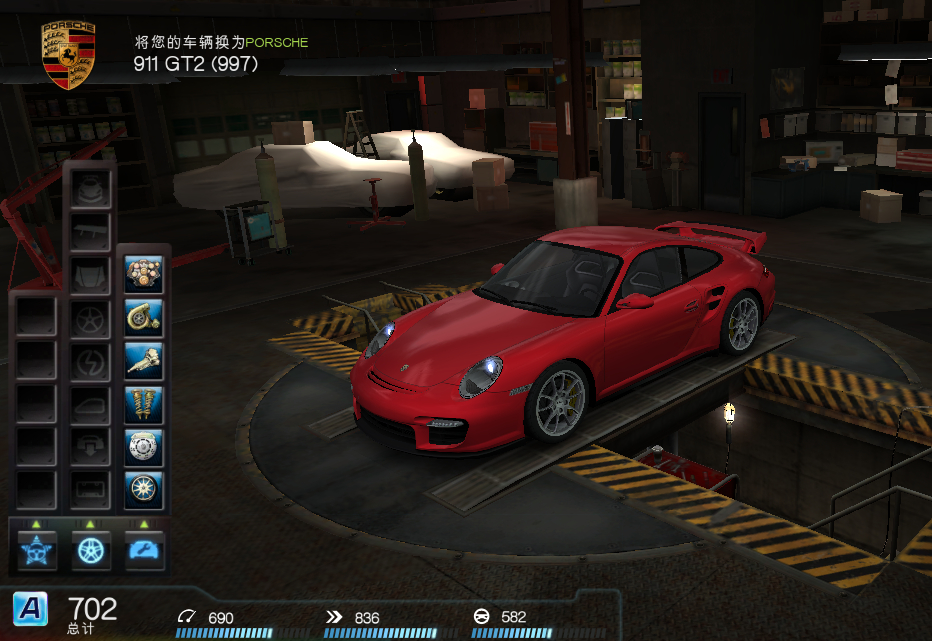Choose the window tint visual slot
The width and height of the screenshot is (932, 641).
(x=90, y=404)
